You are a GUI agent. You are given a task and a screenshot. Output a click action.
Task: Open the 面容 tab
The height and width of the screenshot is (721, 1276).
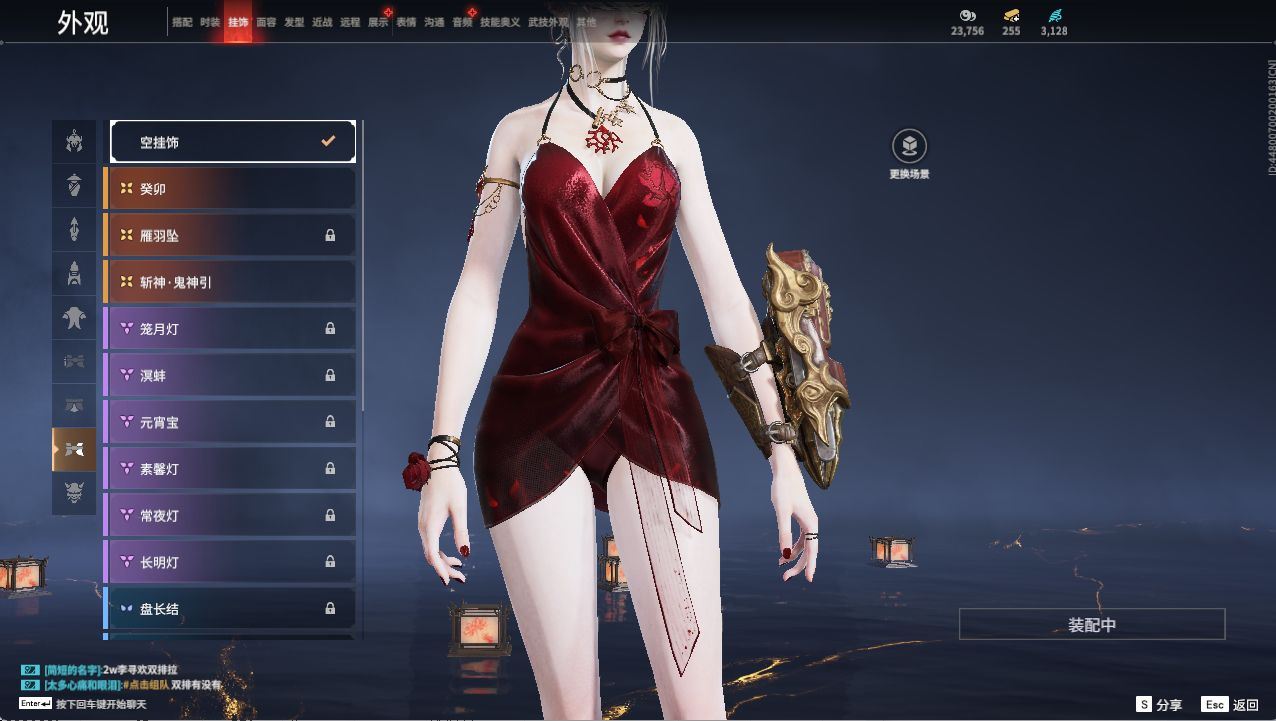[x=266, y=22]
